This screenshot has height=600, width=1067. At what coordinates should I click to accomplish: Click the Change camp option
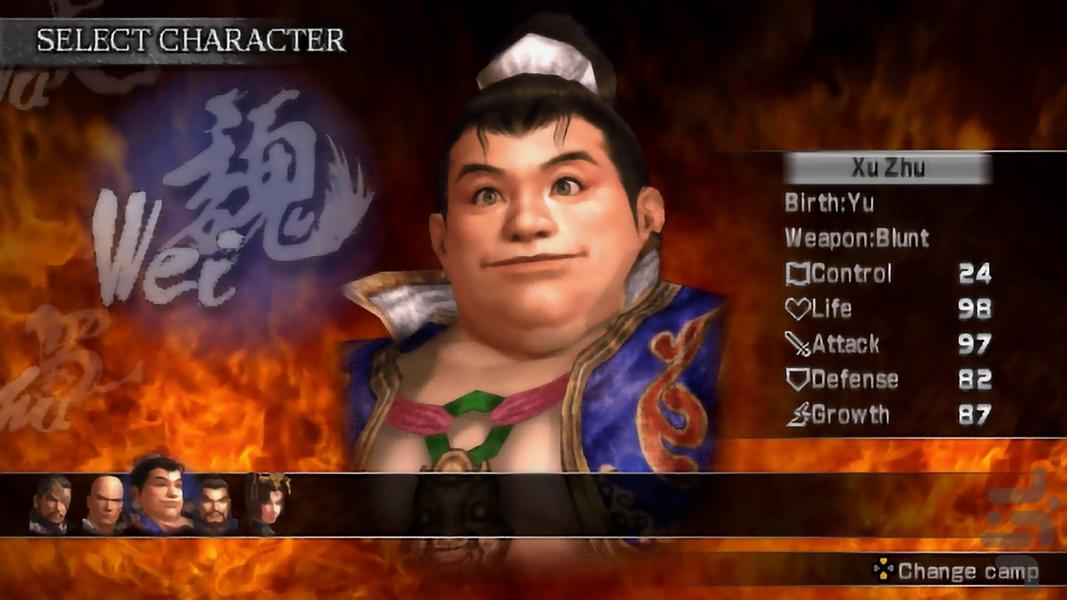click(x=955, y=571)
